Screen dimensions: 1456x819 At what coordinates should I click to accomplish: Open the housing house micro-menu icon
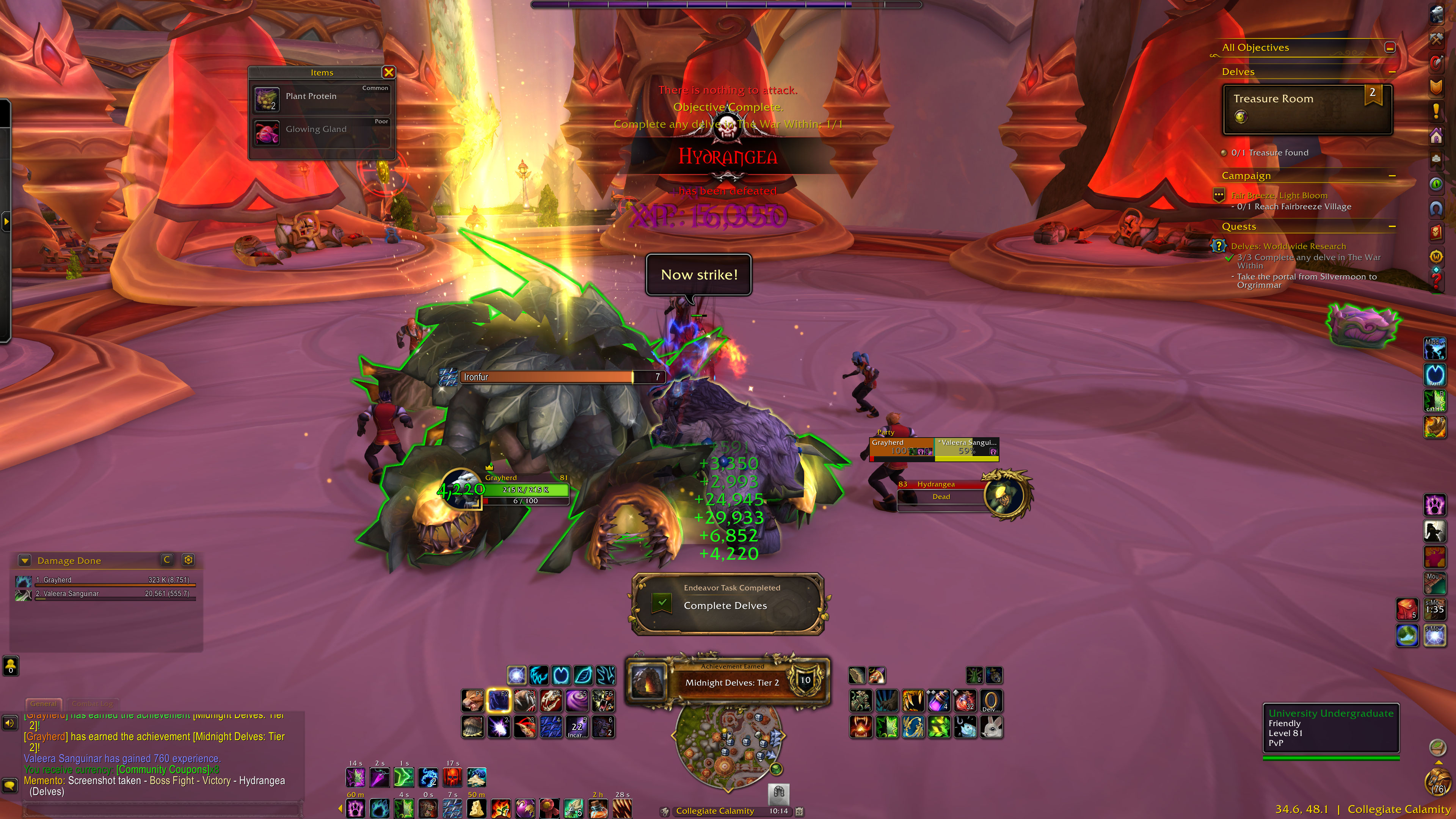(1436, 136)
